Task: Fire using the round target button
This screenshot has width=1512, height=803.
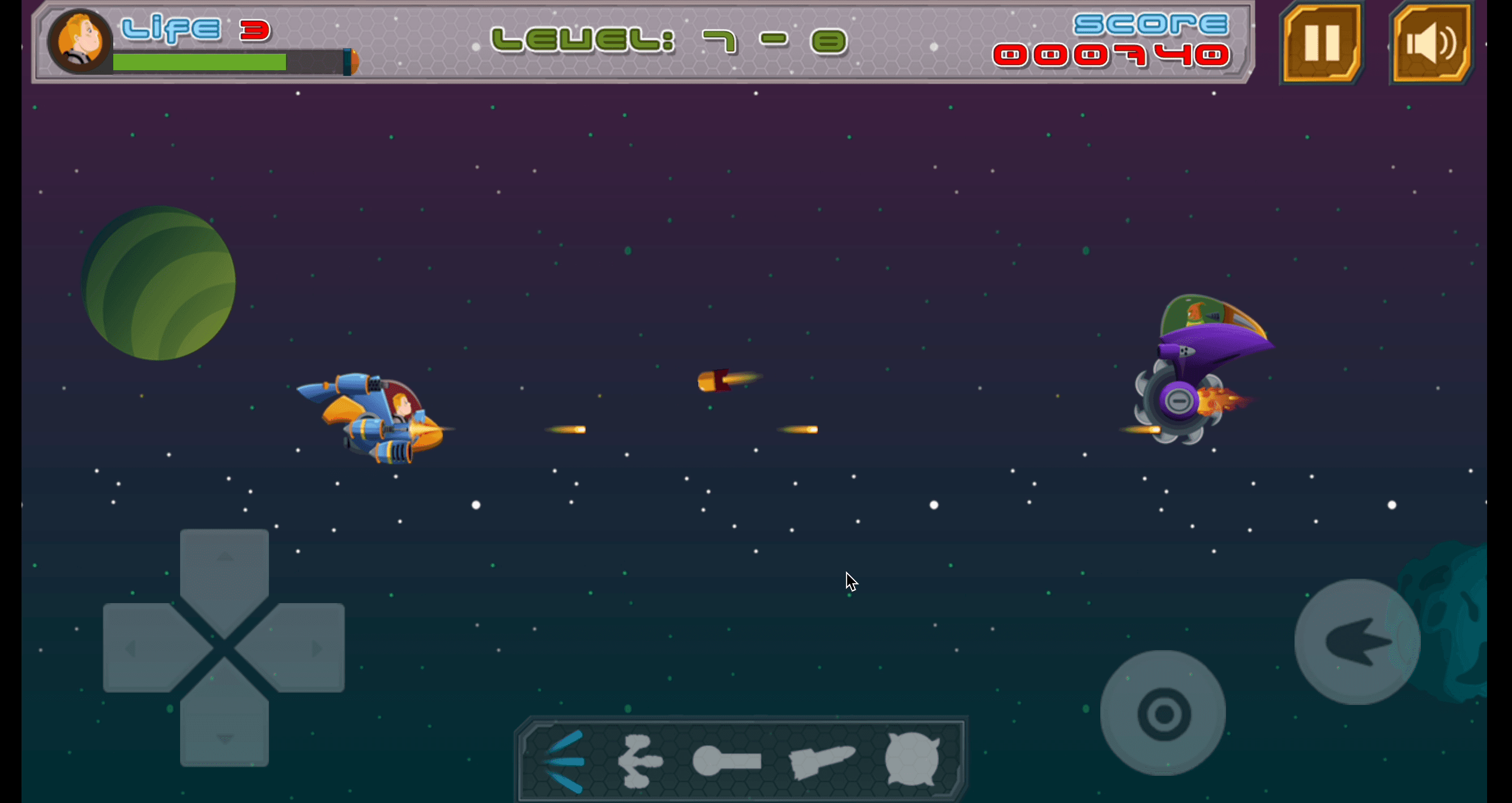Action: 1163,713
